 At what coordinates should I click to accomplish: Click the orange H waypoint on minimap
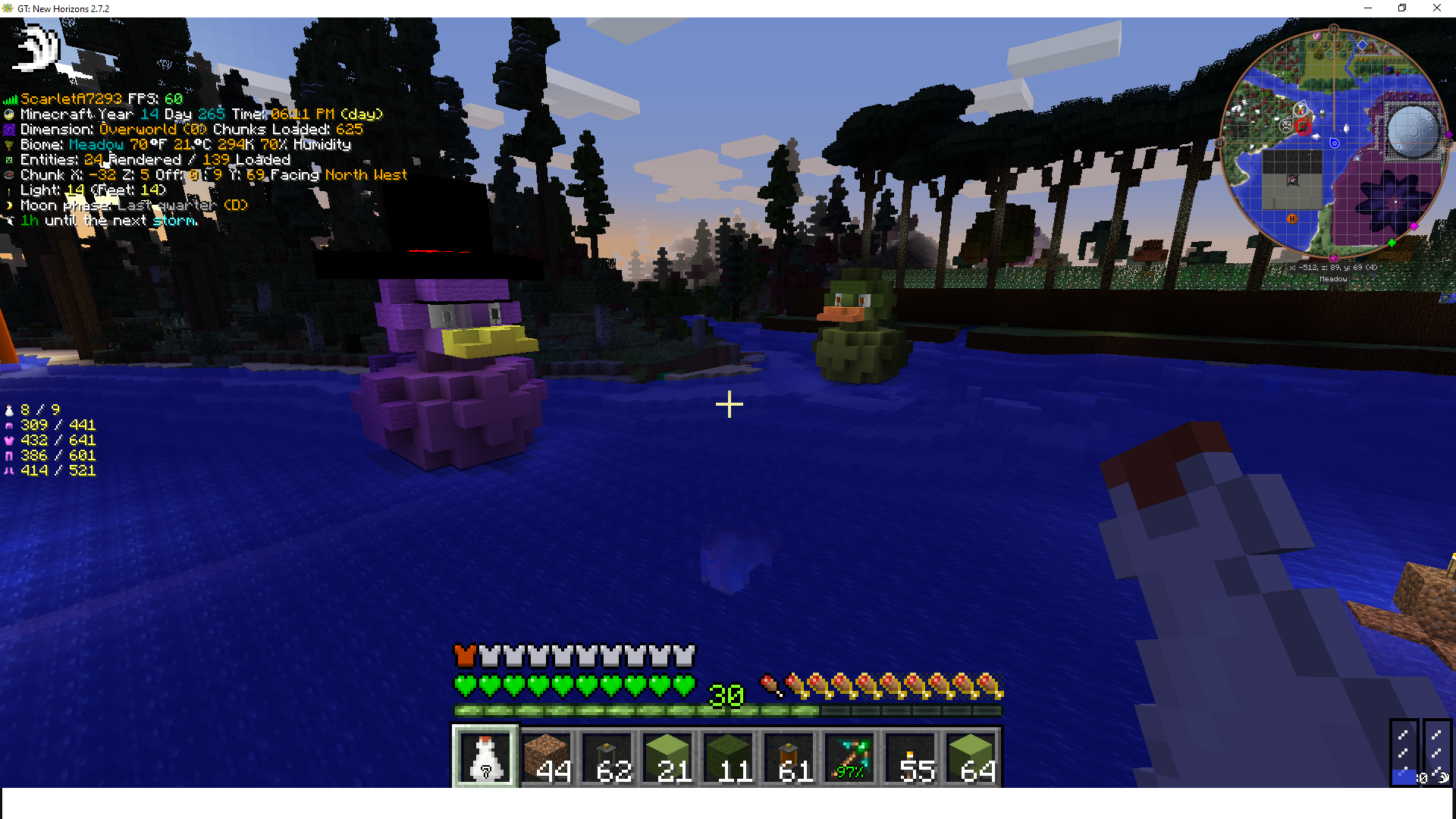[1292, 218]
